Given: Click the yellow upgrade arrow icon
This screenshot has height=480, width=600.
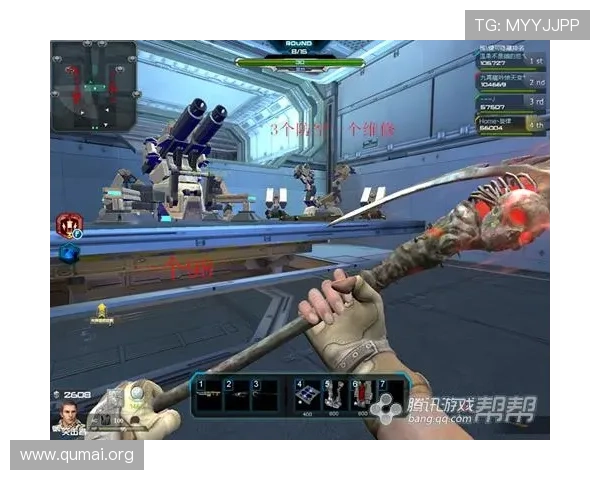Looking at the screenshot, I should [x=101, y=314].
